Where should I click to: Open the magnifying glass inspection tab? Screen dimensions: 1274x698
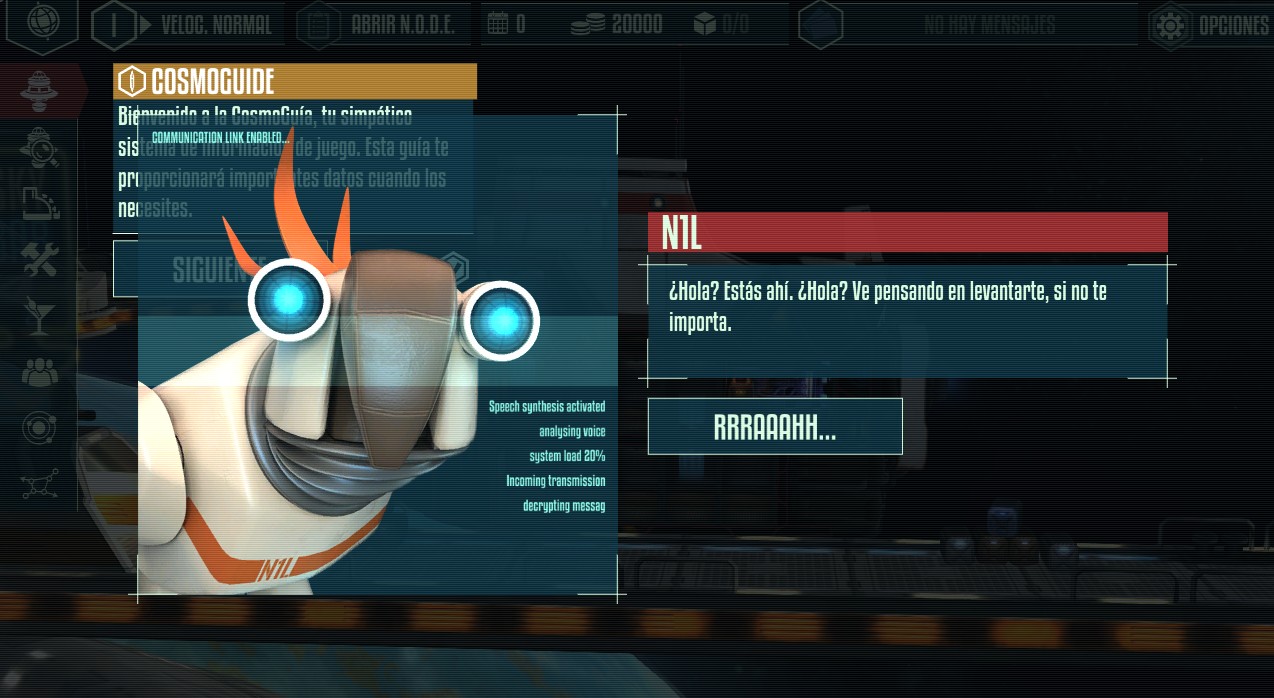click(x=41, y=148)
